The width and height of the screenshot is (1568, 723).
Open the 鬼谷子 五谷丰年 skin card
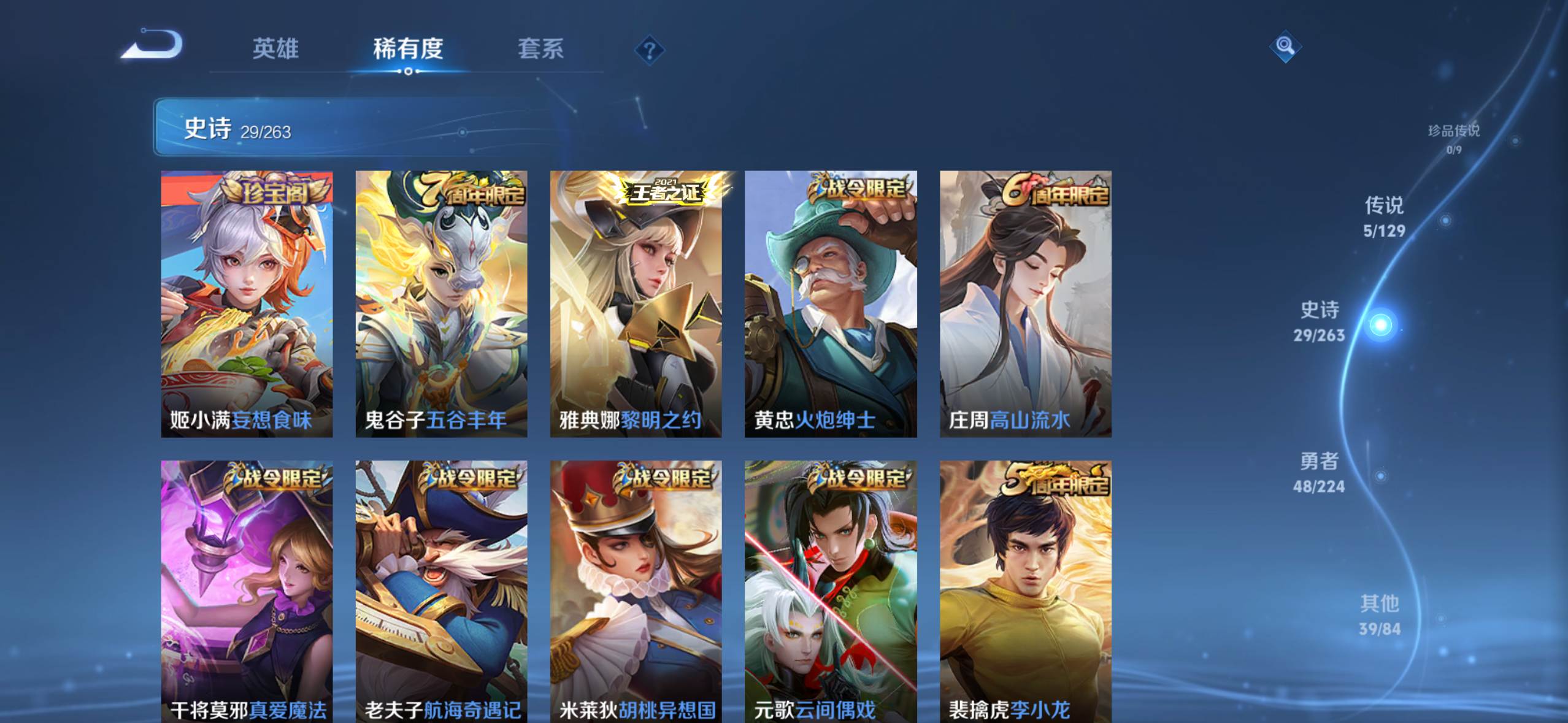pos(441,304)
